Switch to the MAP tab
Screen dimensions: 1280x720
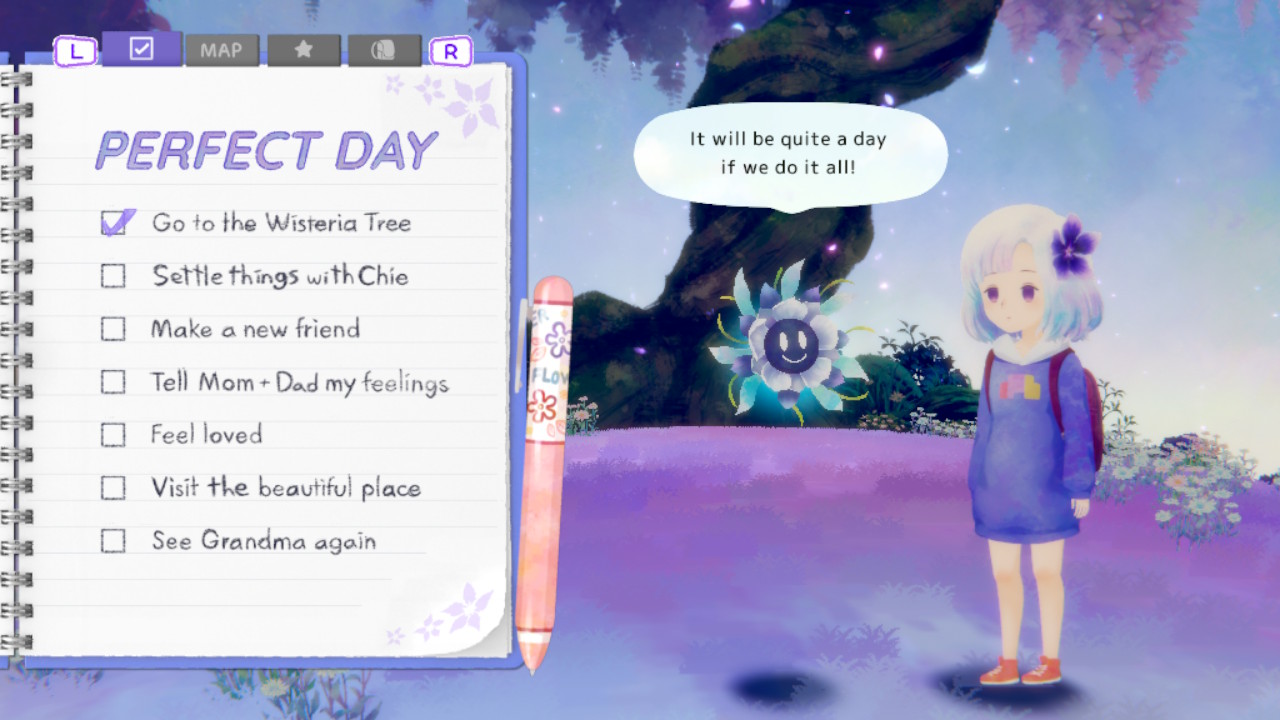click(223, 49)
